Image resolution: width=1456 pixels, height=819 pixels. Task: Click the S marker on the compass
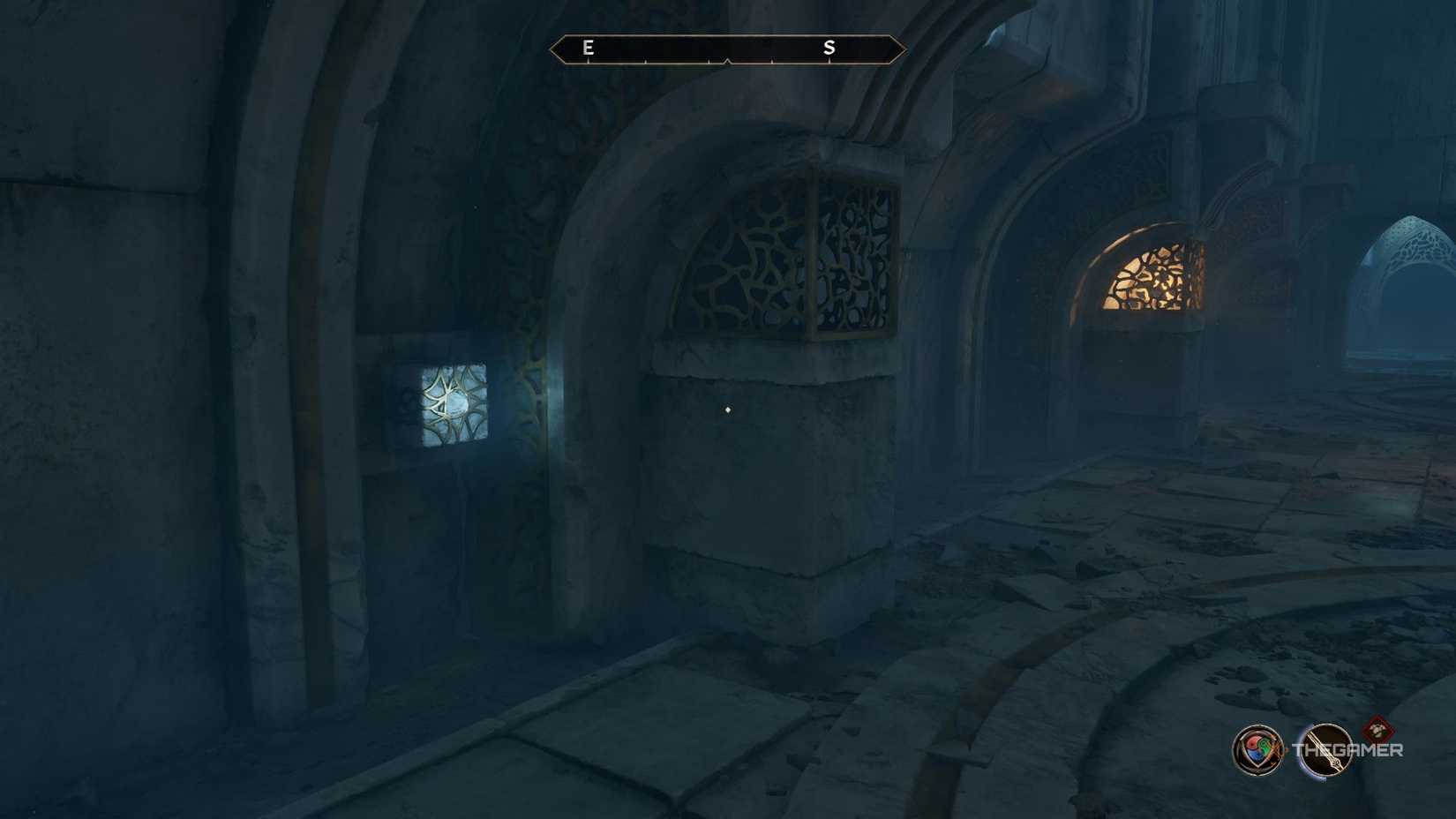pos(830,47)
